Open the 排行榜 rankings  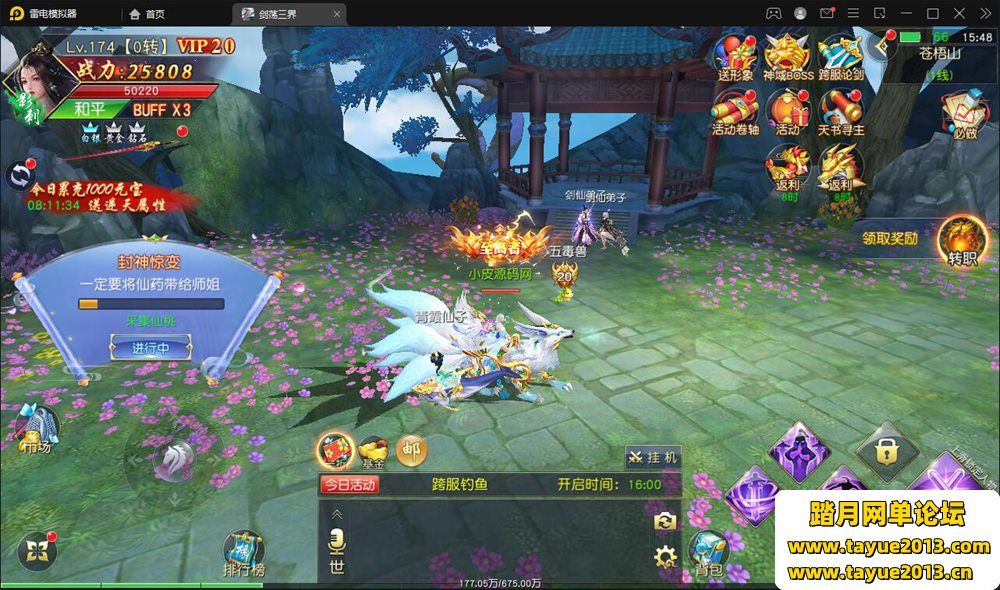click(243, 553)
